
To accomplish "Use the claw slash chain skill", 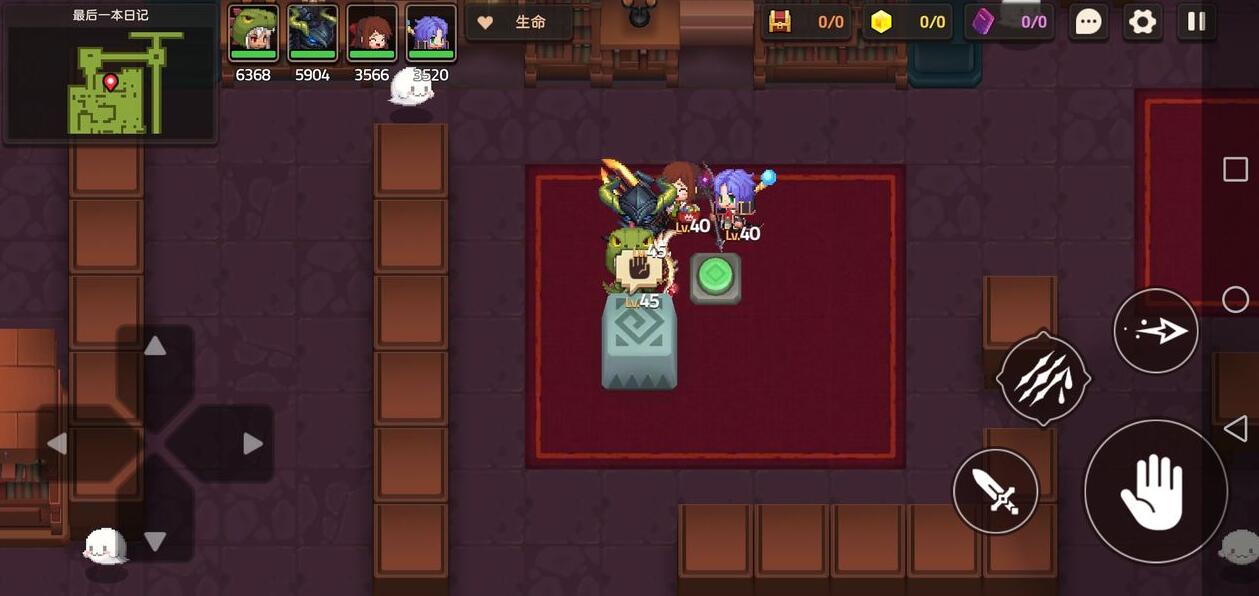I will tap(1043, 379).
